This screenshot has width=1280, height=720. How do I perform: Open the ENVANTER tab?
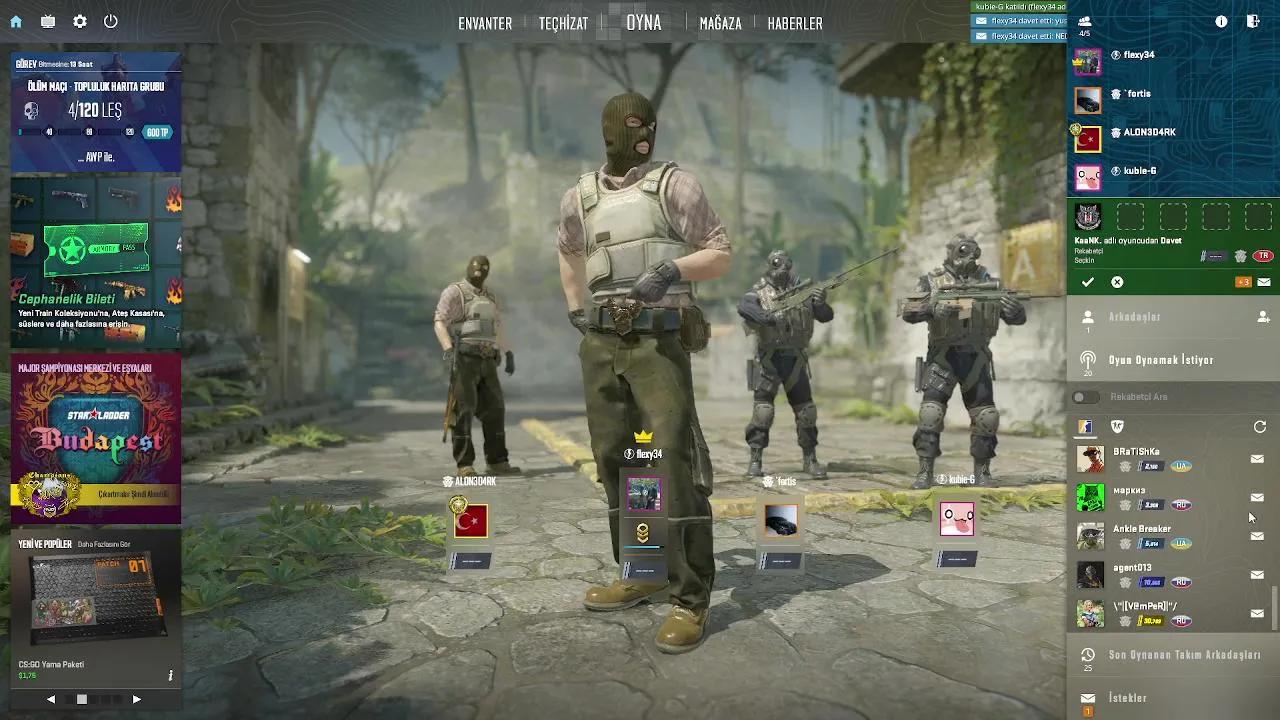485,23
